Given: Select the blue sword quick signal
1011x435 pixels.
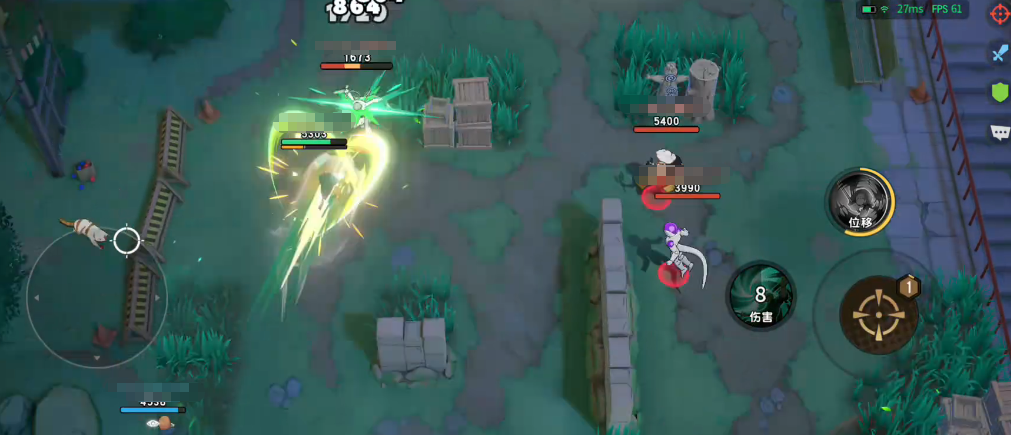Looking at the screenshot, I should (999, 53).
